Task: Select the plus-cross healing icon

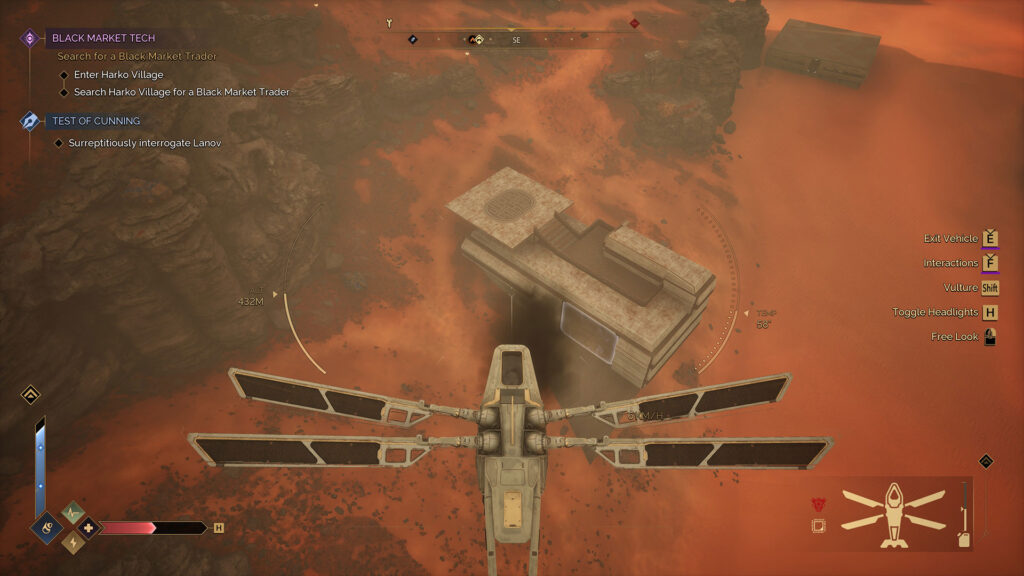Action: [x=88, y=527]
